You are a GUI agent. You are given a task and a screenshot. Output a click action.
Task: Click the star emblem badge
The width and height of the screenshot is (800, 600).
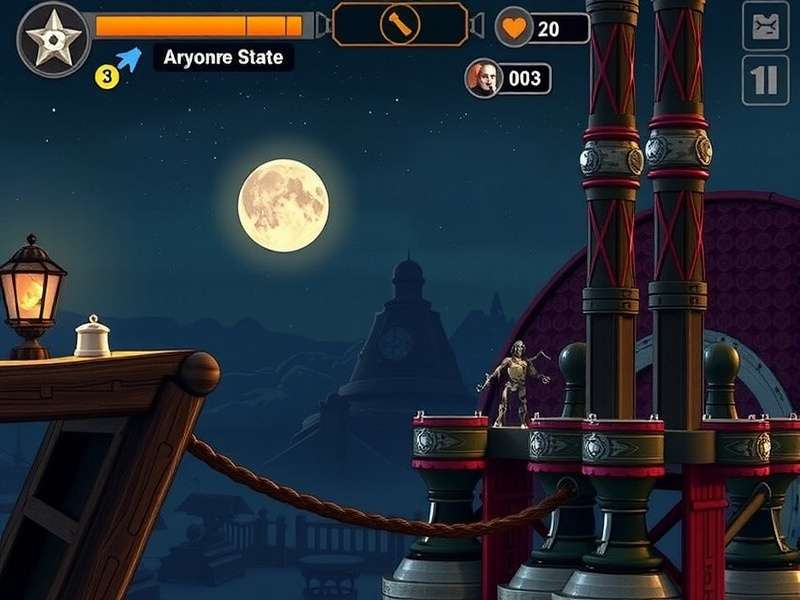tap(54, 39)
